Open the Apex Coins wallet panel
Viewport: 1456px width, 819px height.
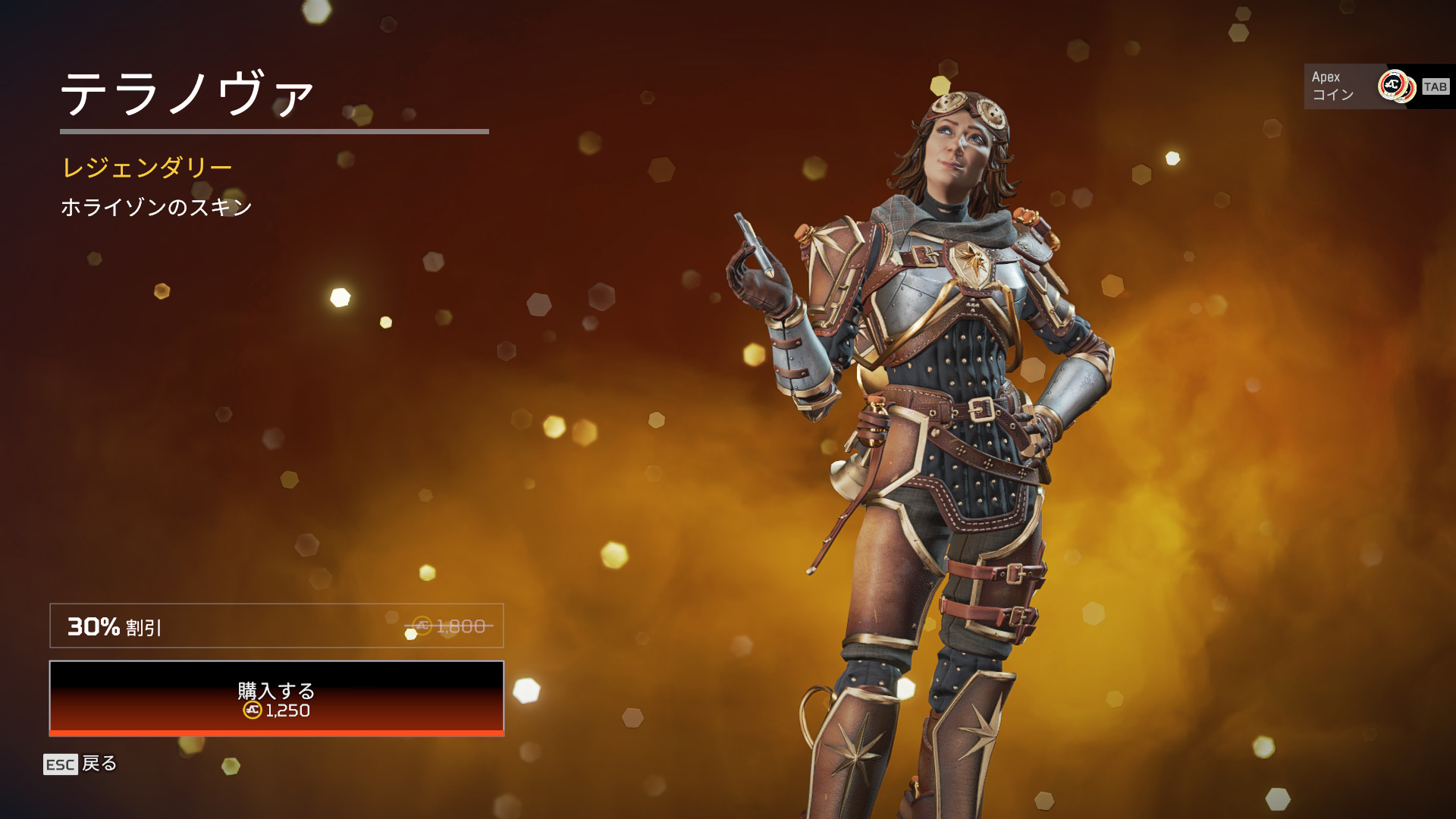pyautogui.click(x=1377, y=86)
